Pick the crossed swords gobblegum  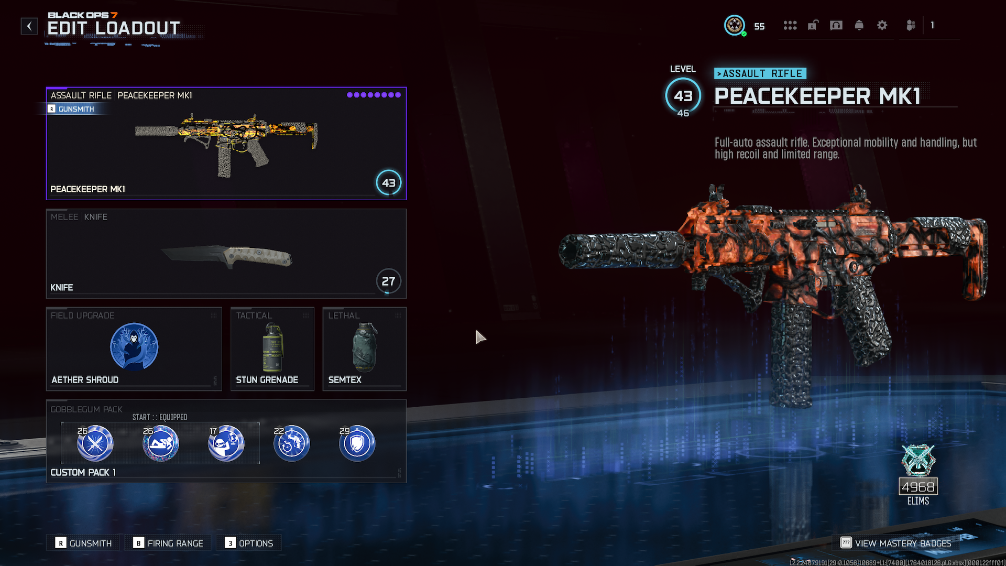[x=96, y=443]
